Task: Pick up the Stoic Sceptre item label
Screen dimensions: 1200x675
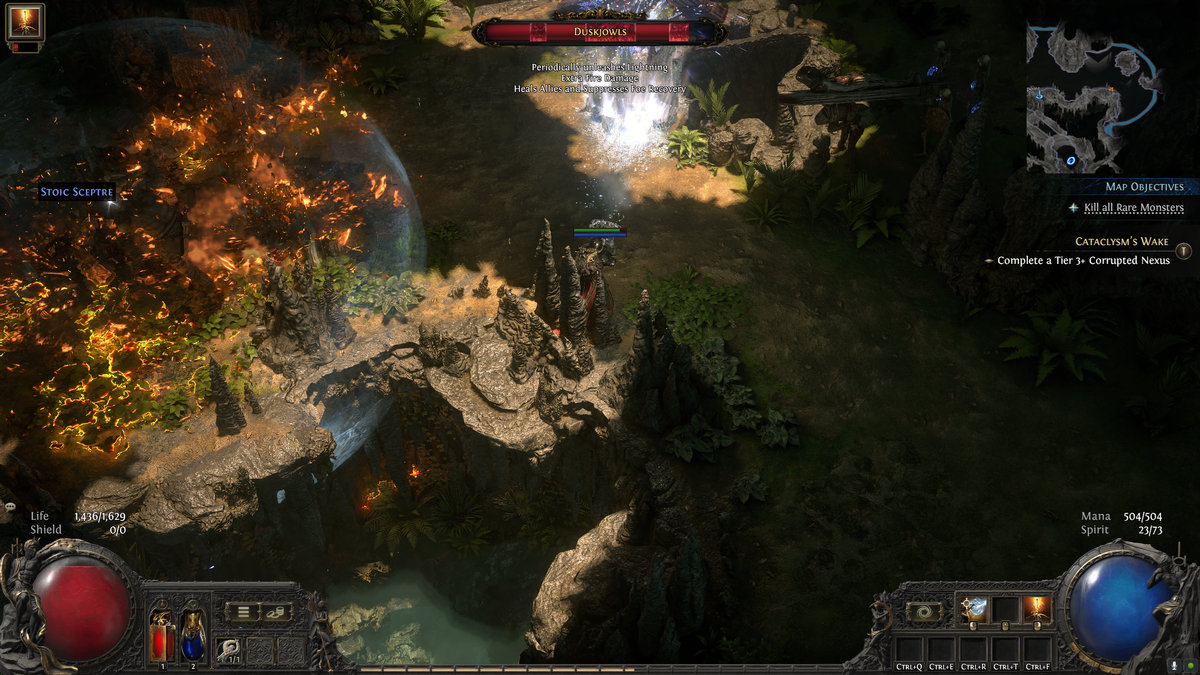Action: click(x=77, y=192)
